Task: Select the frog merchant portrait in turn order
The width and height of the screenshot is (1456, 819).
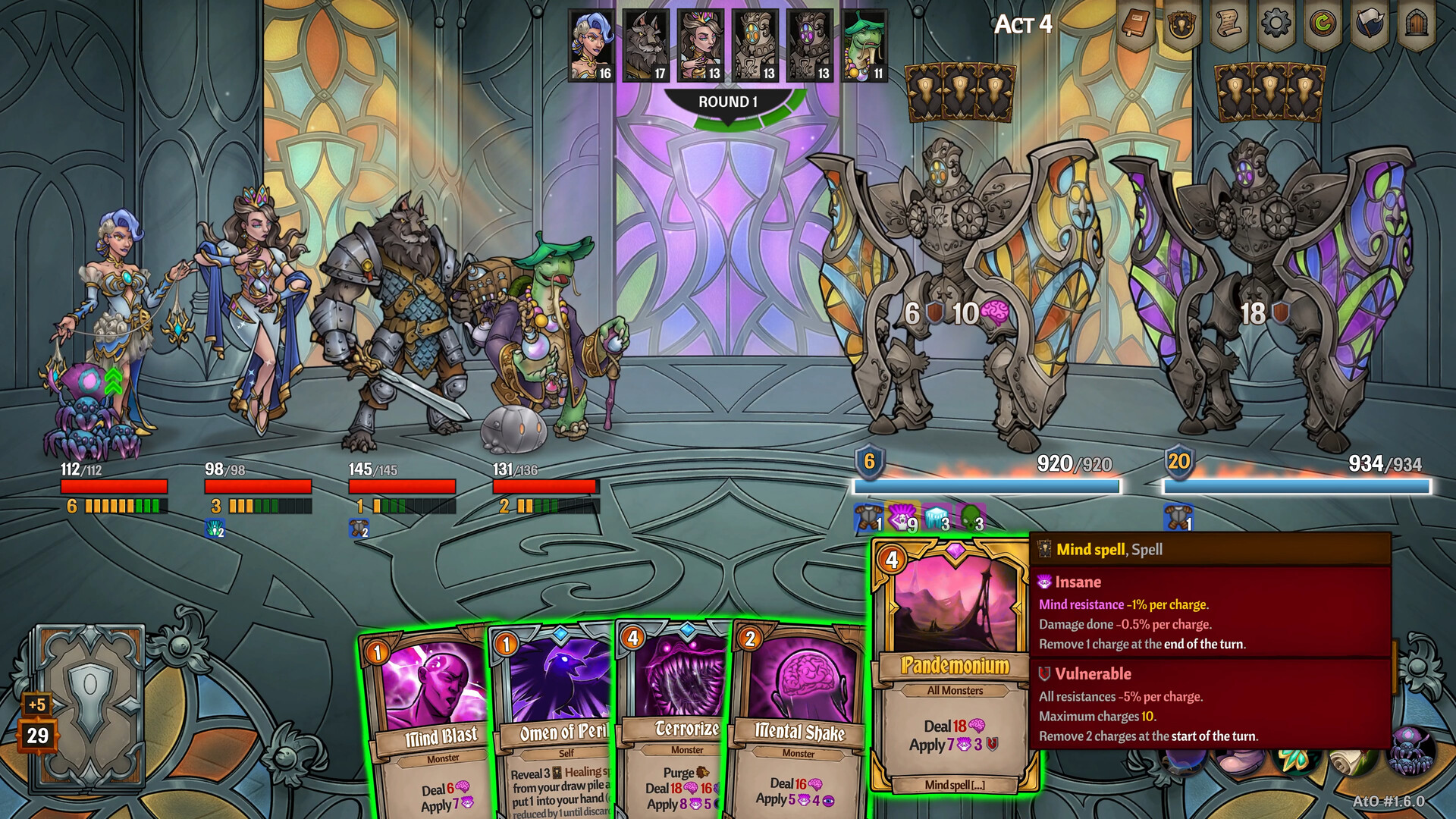Action: point(864,45)
